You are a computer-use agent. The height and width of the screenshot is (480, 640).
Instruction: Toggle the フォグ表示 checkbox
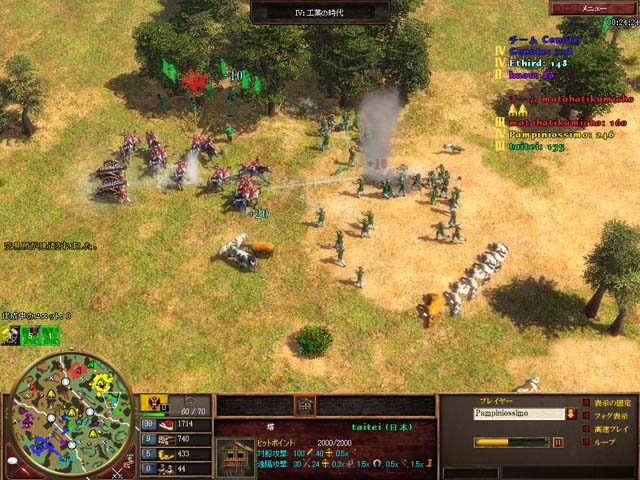tap(585, 416)
